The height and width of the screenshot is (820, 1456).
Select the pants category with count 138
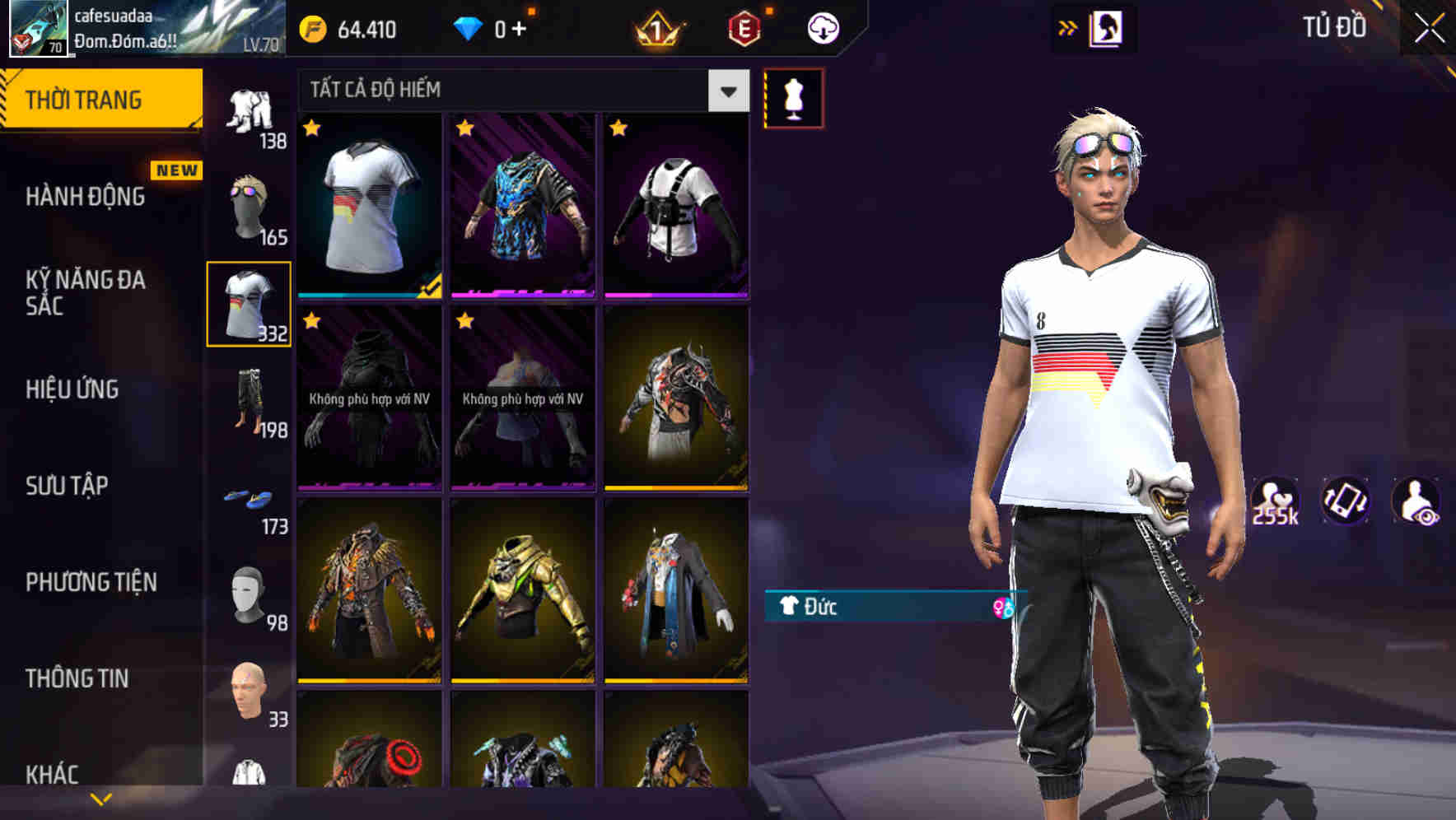pos(250,111)
